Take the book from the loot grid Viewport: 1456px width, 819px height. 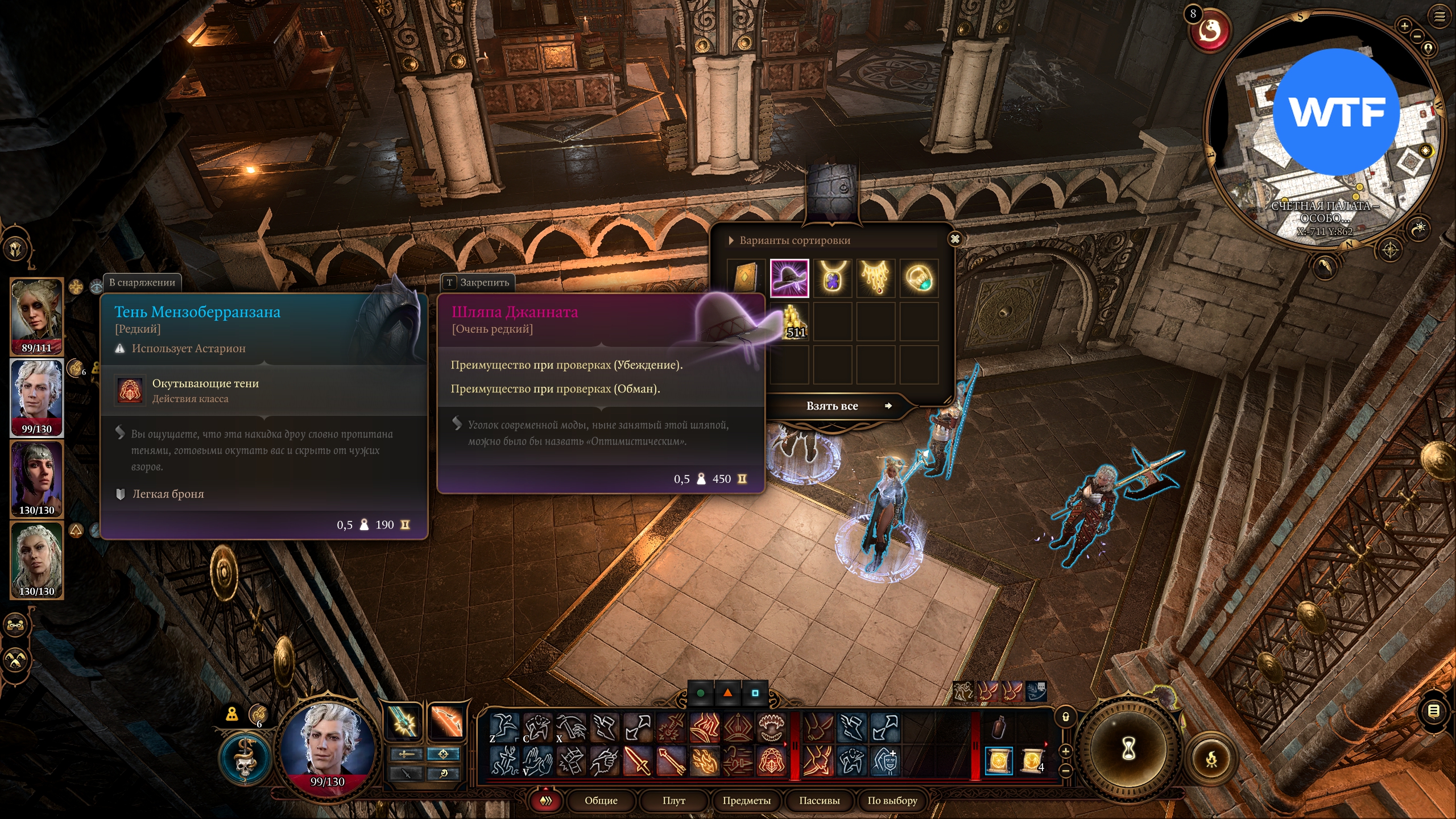(746, 278)
